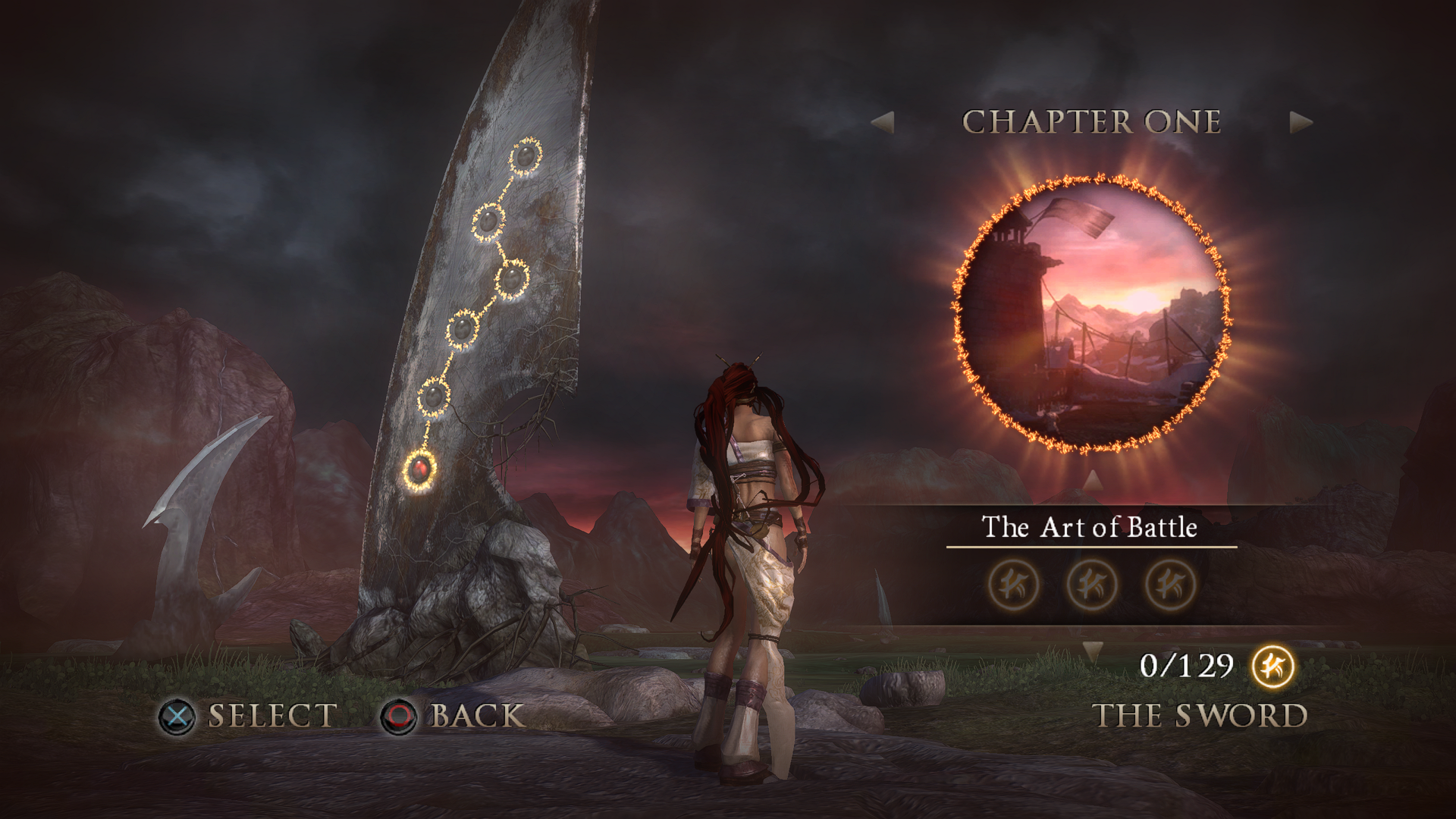The height and width of the screenshot is (819, 1456).
Task: Select the topmost level node on the sword
Action: pyautogui.click(x=525, y=158)
